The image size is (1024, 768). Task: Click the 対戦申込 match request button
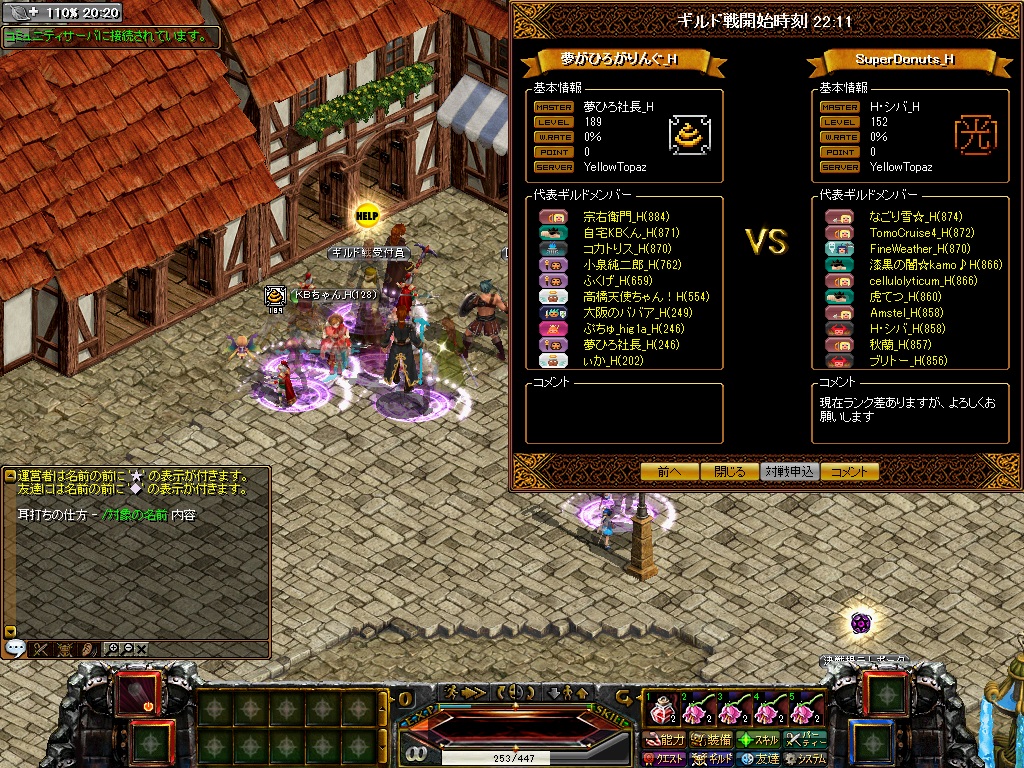(x=789, y=472)
